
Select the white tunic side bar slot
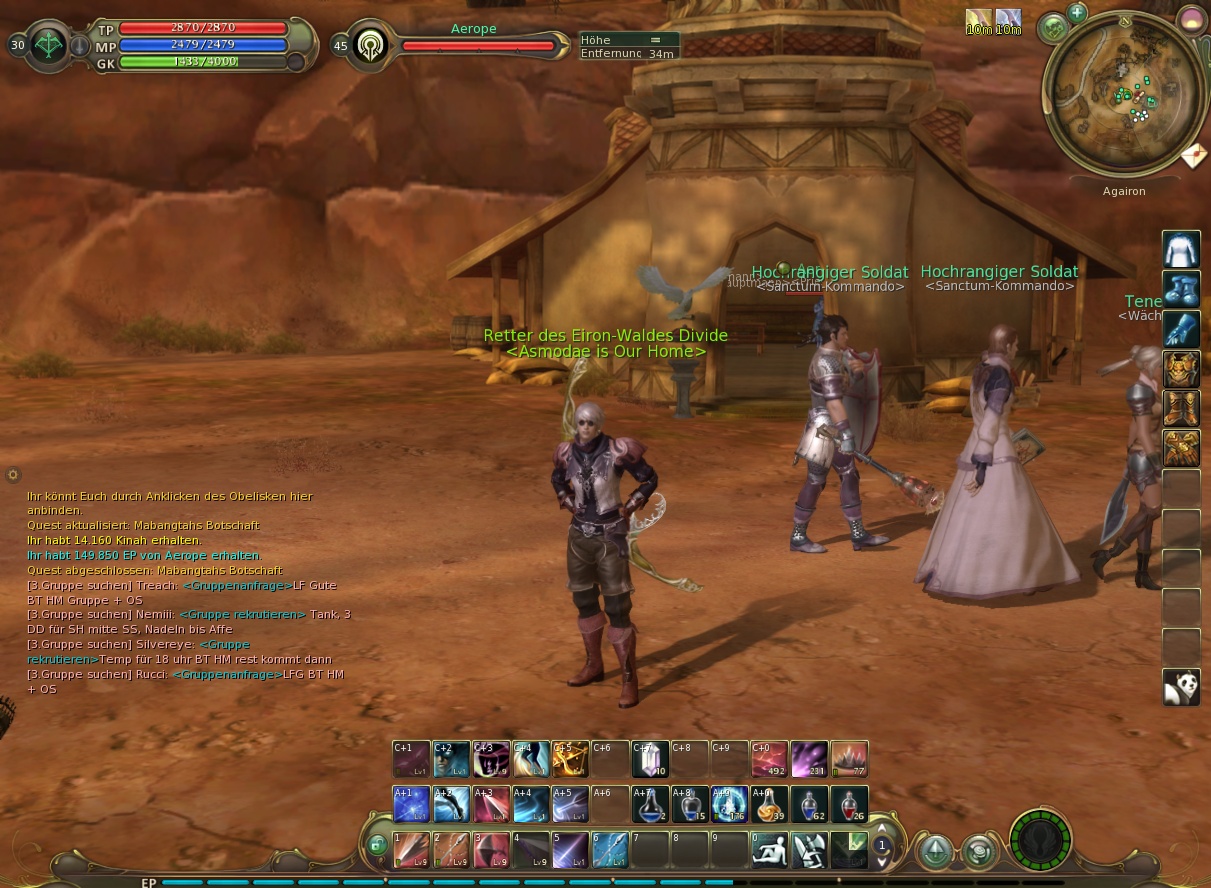pos(1181,249)
